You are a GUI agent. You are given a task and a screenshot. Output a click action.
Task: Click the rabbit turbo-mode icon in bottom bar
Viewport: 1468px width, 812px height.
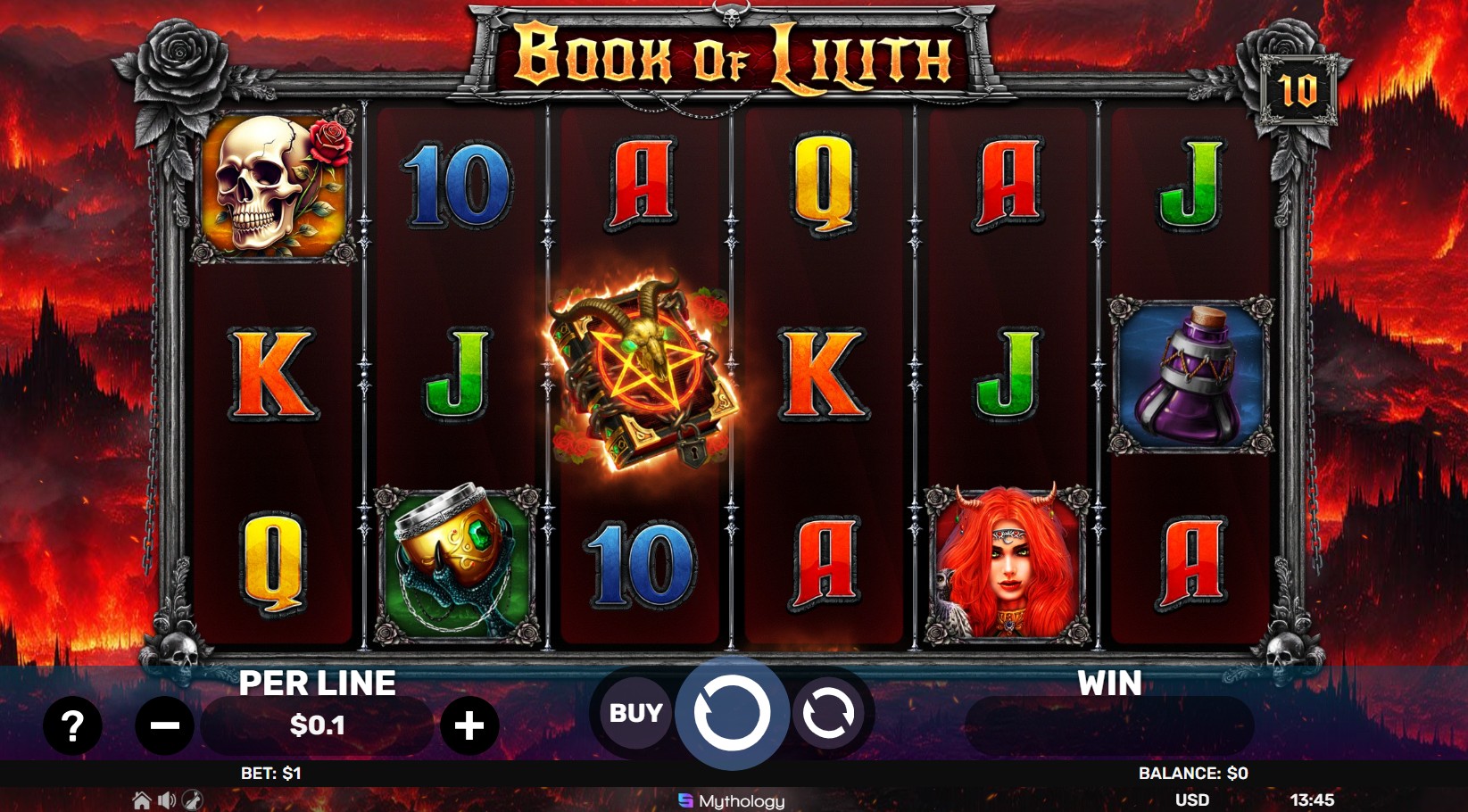pyautogui.click(x=192, y=801)
